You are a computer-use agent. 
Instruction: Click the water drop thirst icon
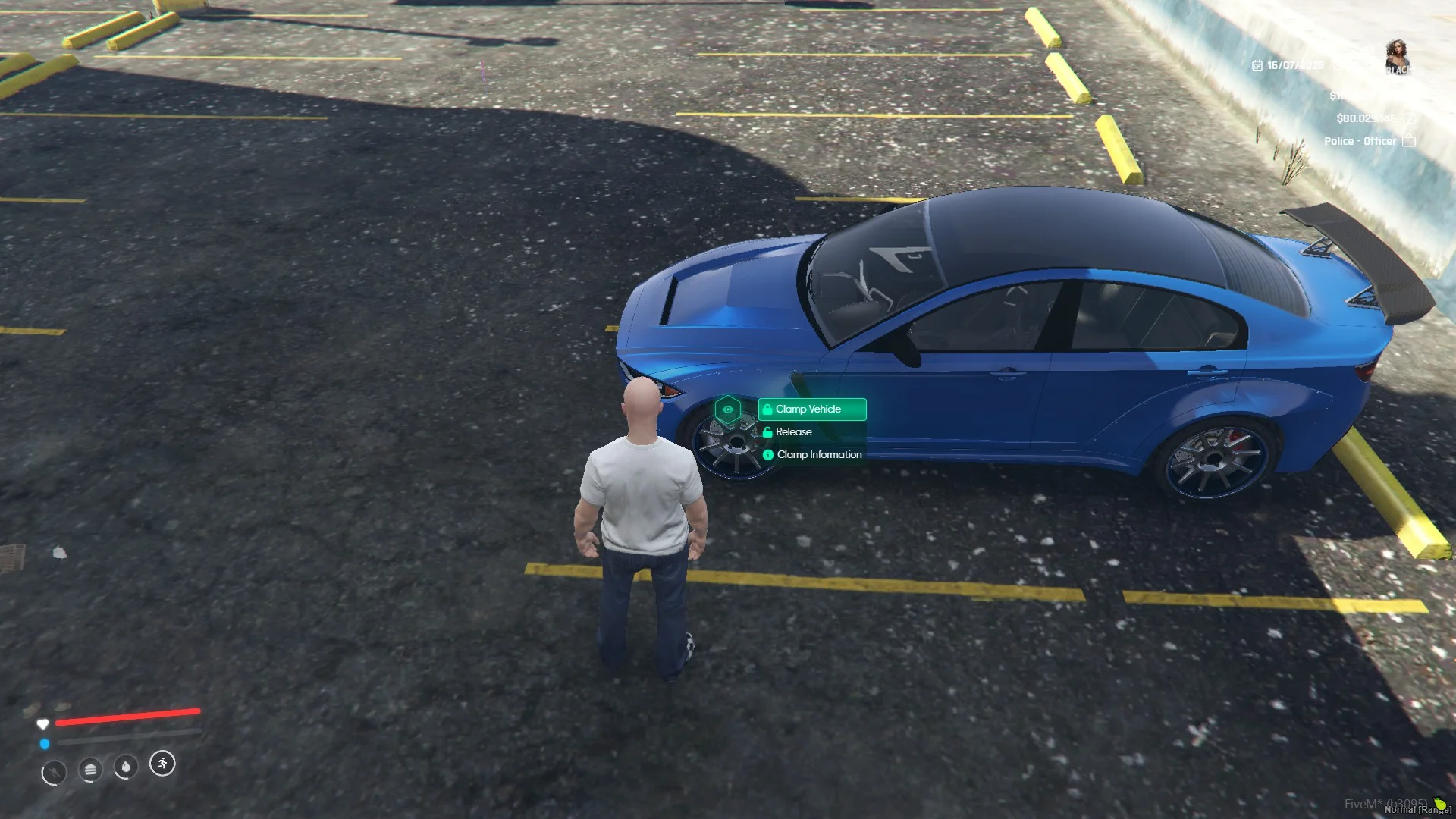coord(126,767)
